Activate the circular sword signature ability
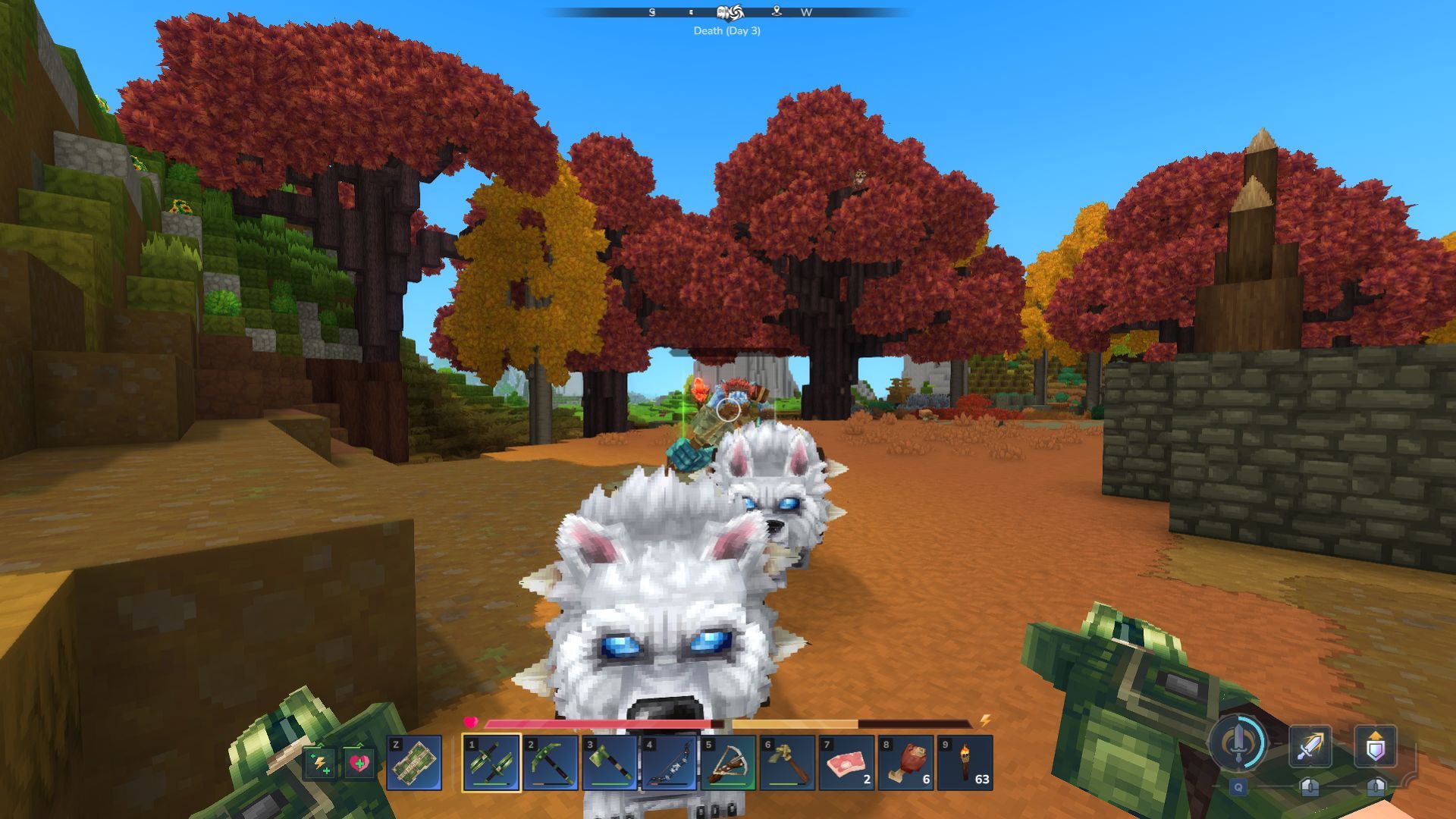 (1238, 742)
